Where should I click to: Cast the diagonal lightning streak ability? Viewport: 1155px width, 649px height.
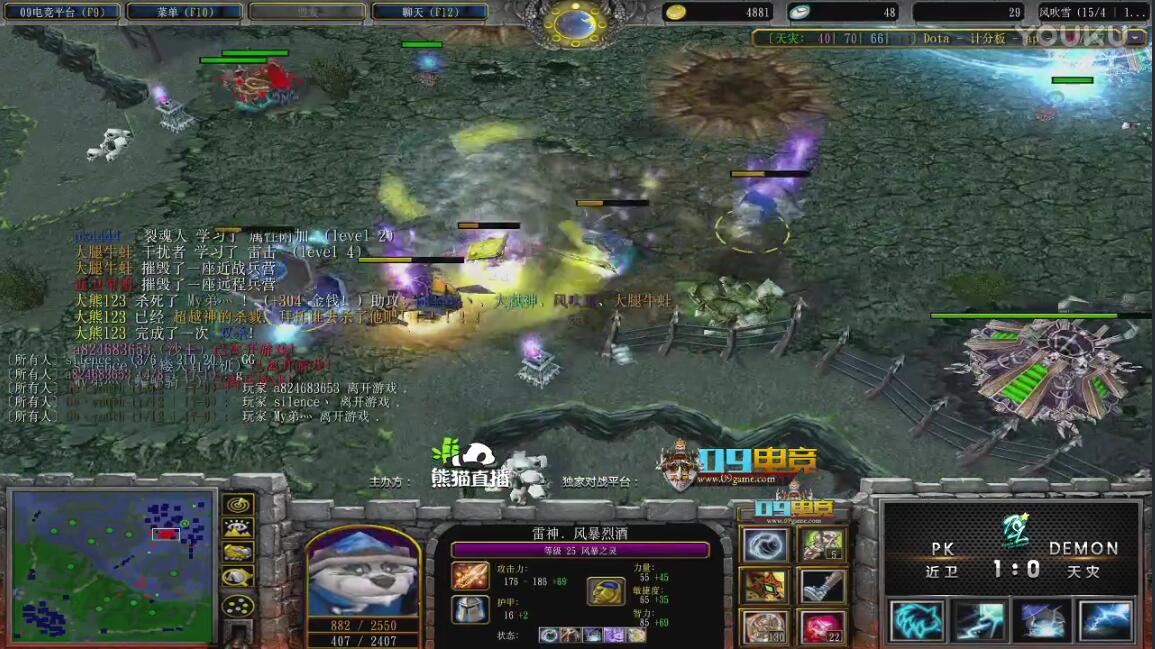coord(979,620)
